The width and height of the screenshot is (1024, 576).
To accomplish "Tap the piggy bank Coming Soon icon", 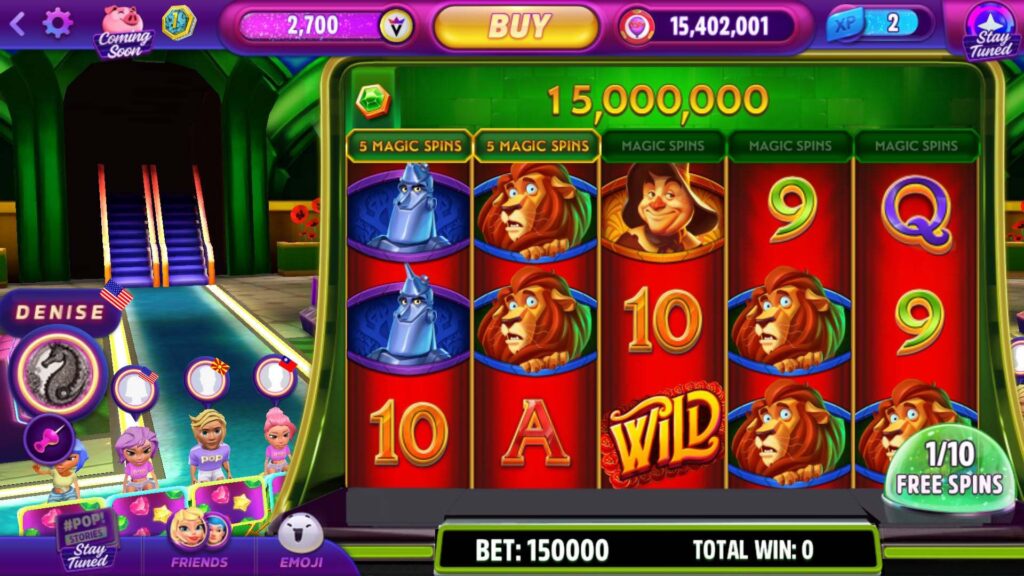I will click(123, 28).
